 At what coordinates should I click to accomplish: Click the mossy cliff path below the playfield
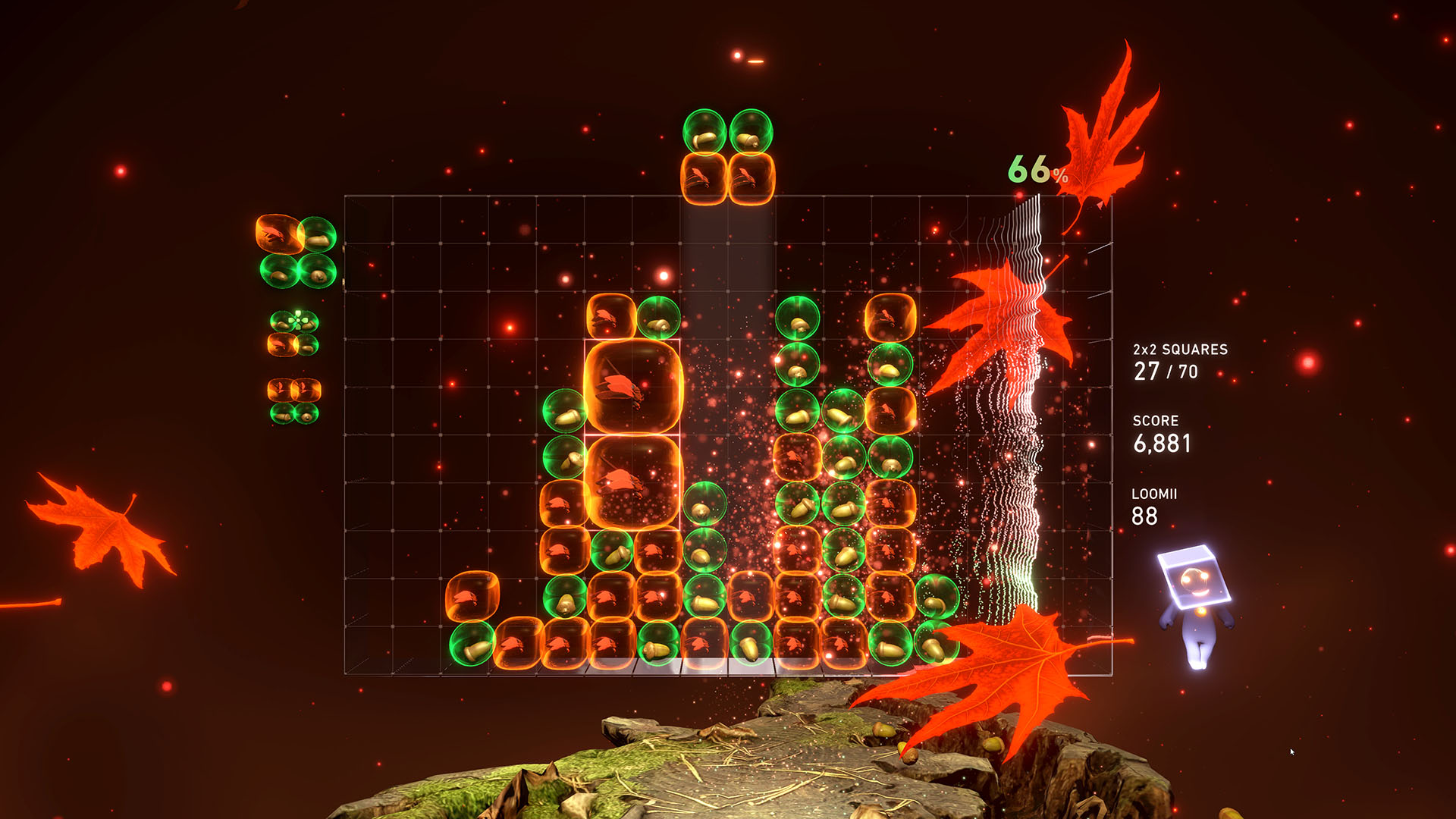point(758,758)
